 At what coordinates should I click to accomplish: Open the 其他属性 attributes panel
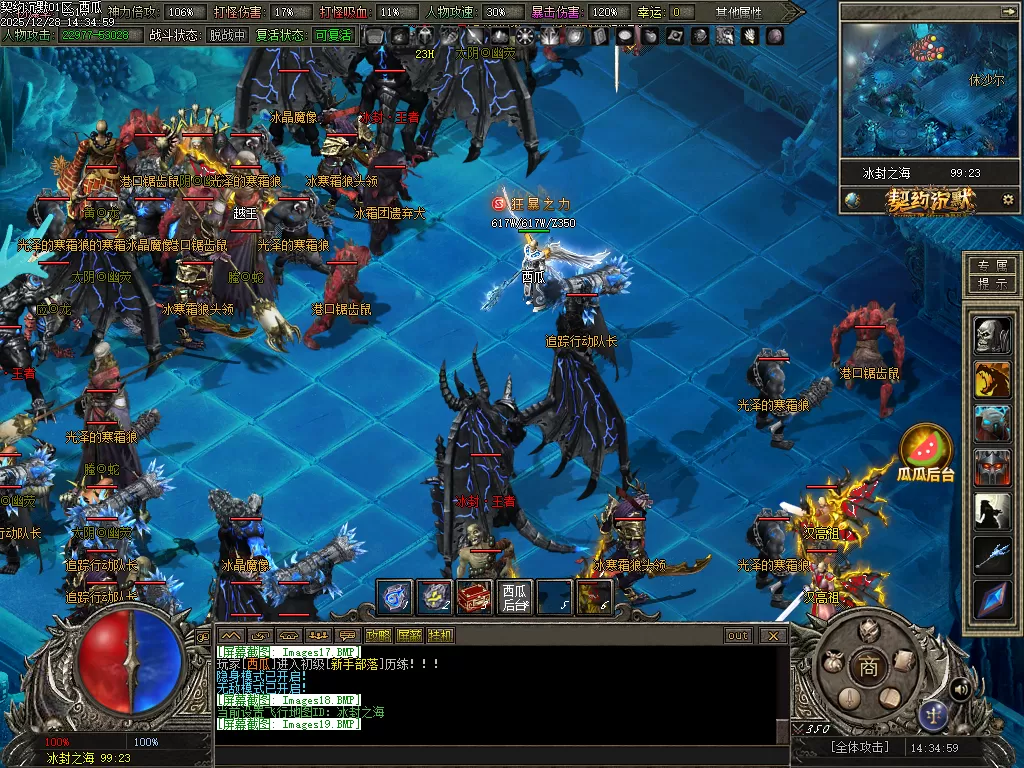pos(739,12)
